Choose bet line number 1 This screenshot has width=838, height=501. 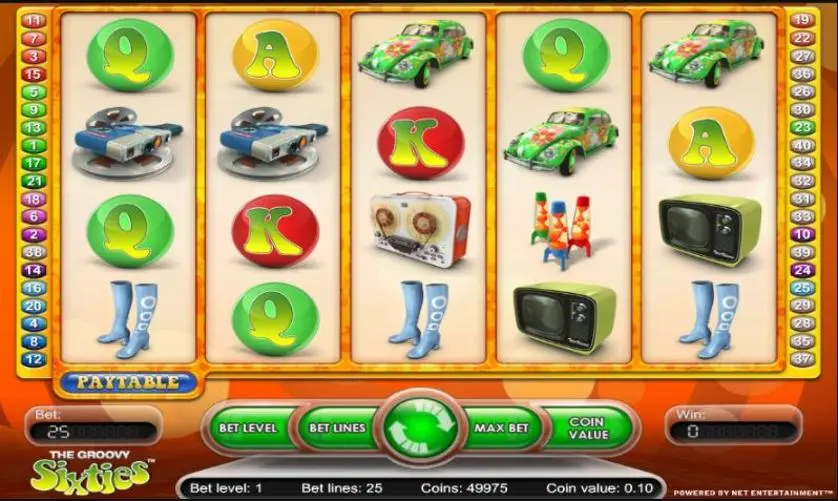click(33, 145)
